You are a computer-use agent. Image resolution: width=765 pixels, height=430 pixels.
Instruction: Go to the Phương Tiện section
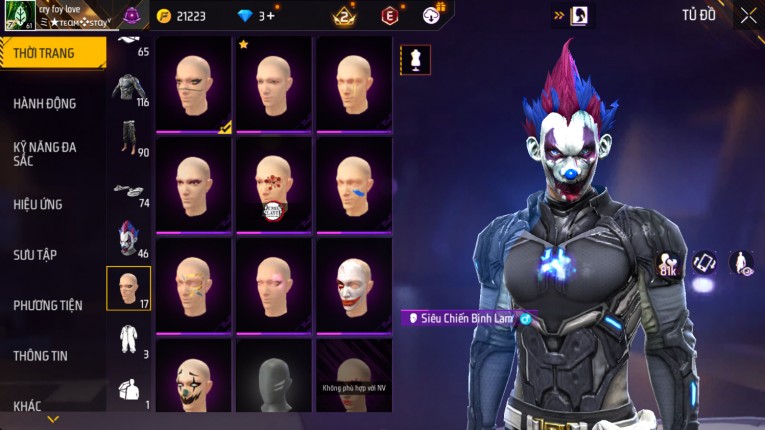coord(48,305)
